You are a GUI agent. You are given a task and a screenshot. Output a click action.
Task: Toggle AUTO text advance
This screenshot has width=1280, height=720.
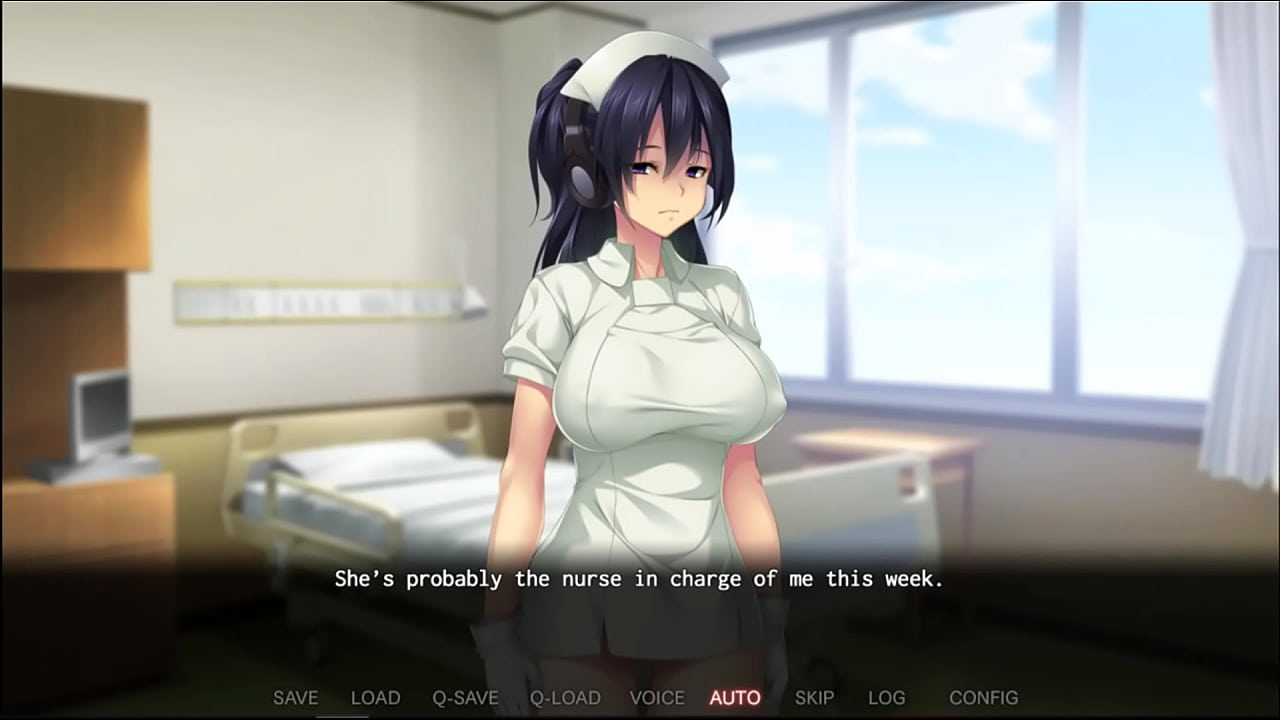point(735,698)
